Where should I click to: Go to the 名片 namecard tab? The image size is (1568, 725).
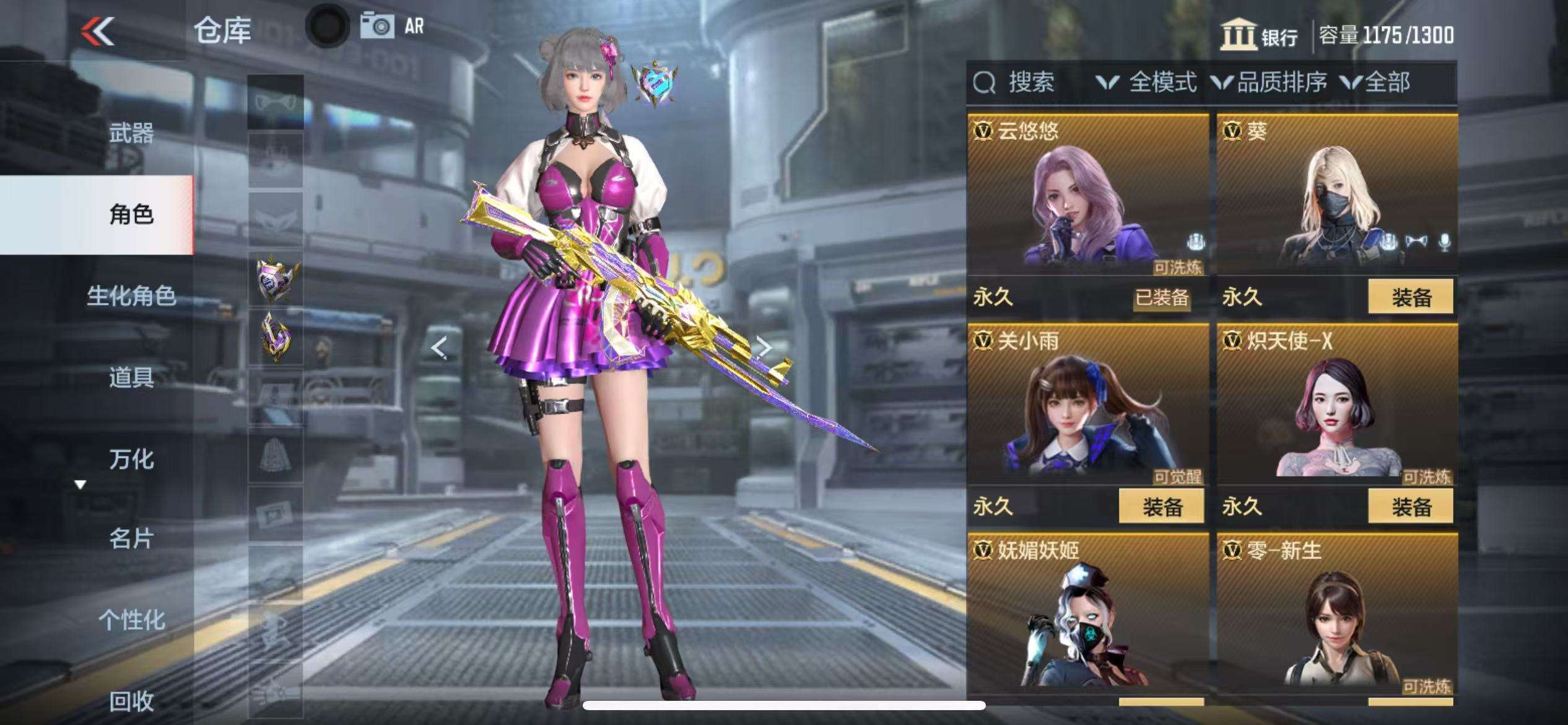click(x=131, y=538)
